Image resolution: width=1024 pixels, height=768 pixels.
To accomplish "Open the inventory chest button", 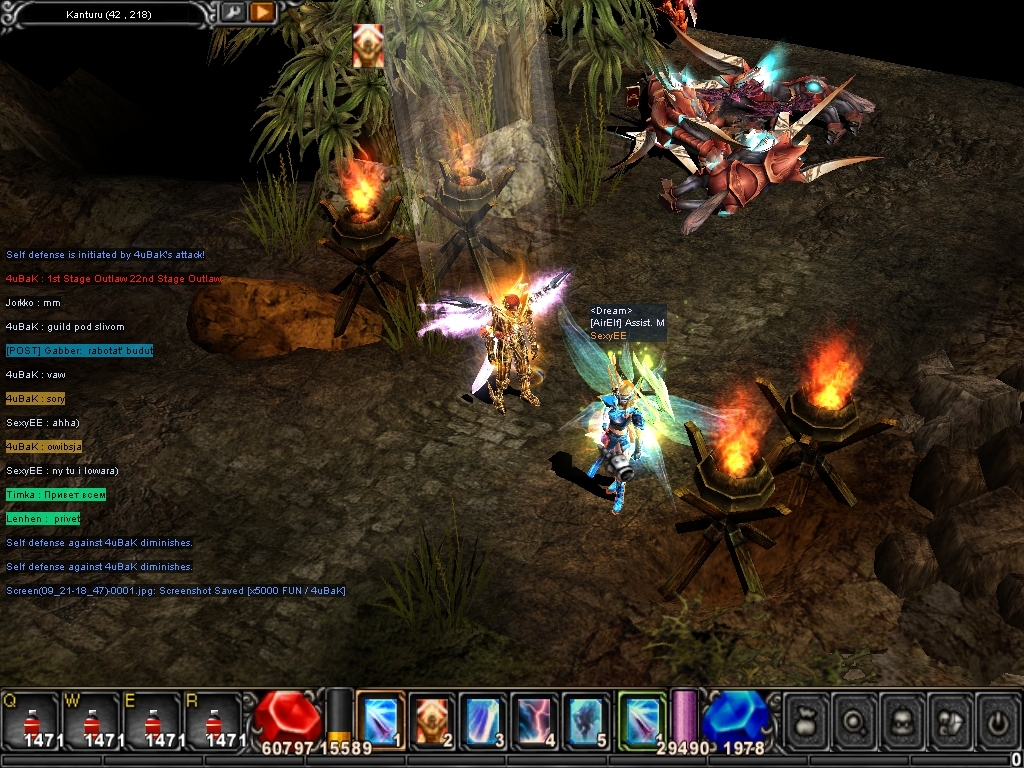I will tap(951, 720).
